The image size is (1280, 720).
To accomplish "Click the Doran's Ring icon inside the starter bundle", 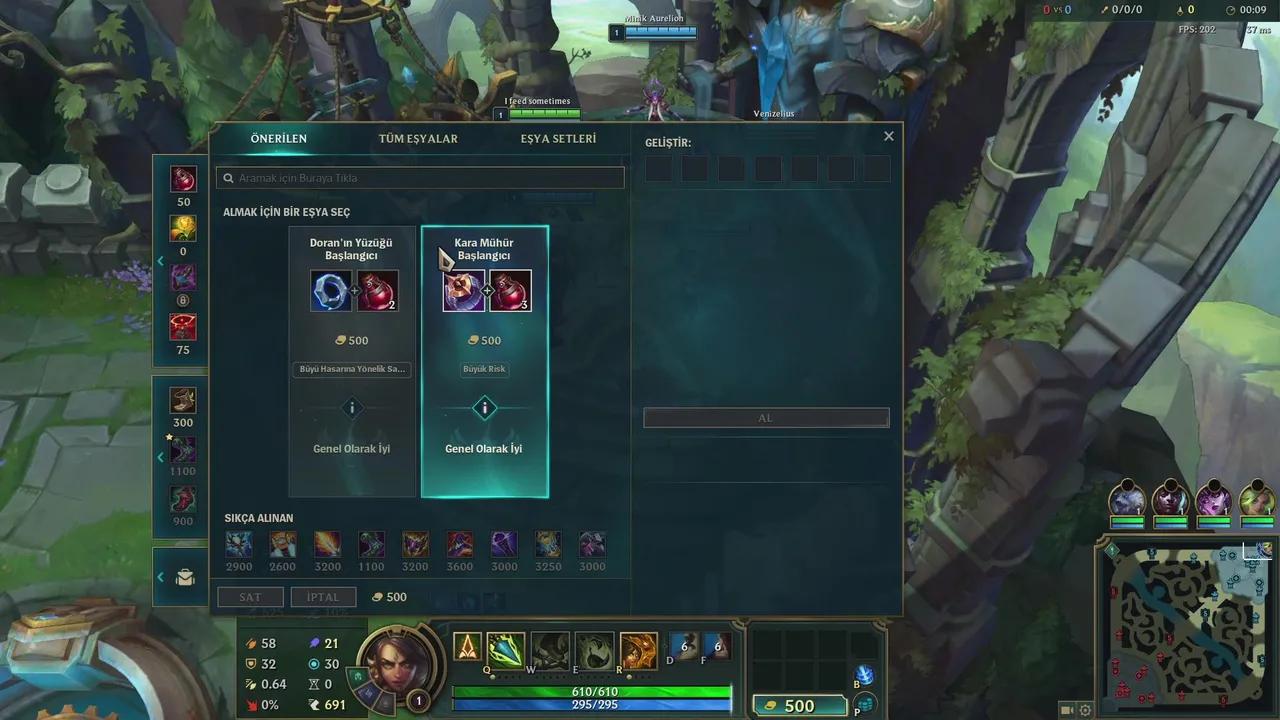I will [x=331, y=291].
